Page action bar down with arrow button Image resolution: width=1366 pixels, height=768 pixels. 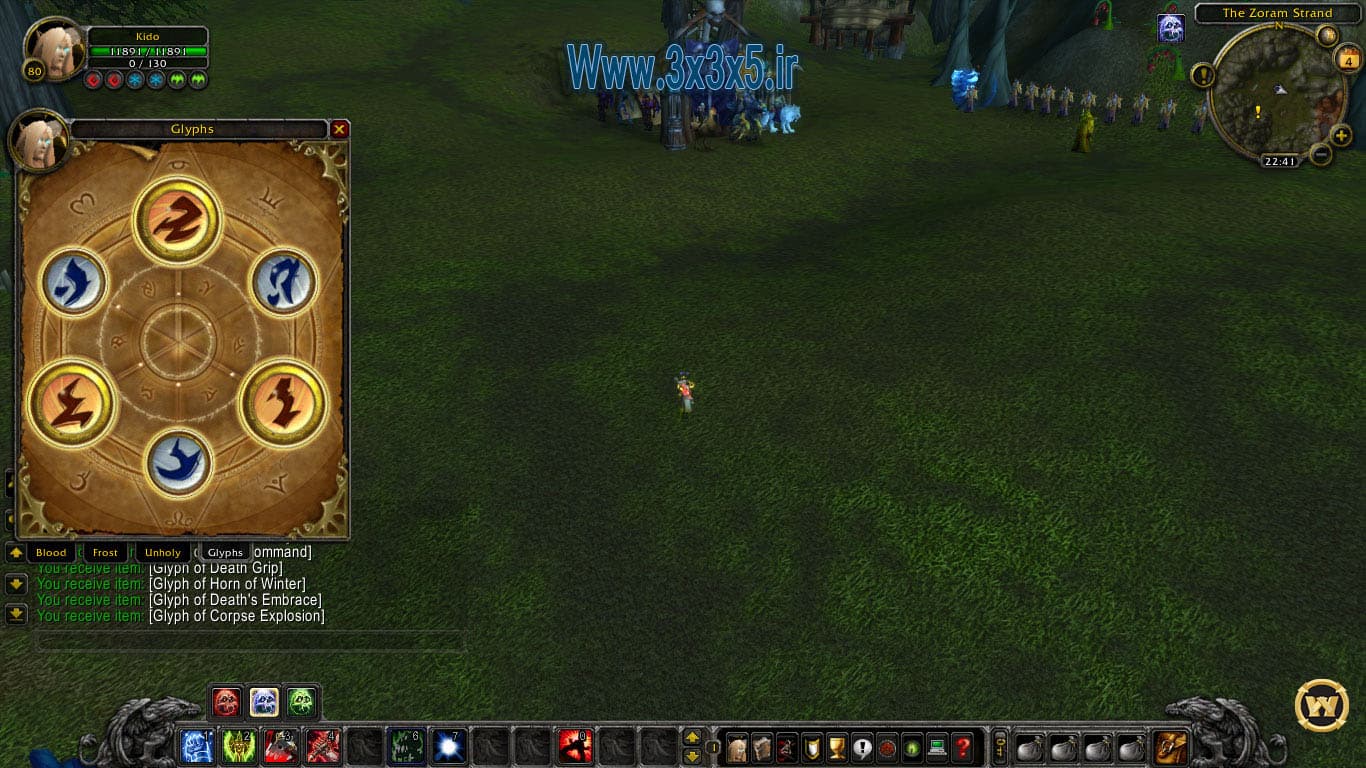point(694,755)
